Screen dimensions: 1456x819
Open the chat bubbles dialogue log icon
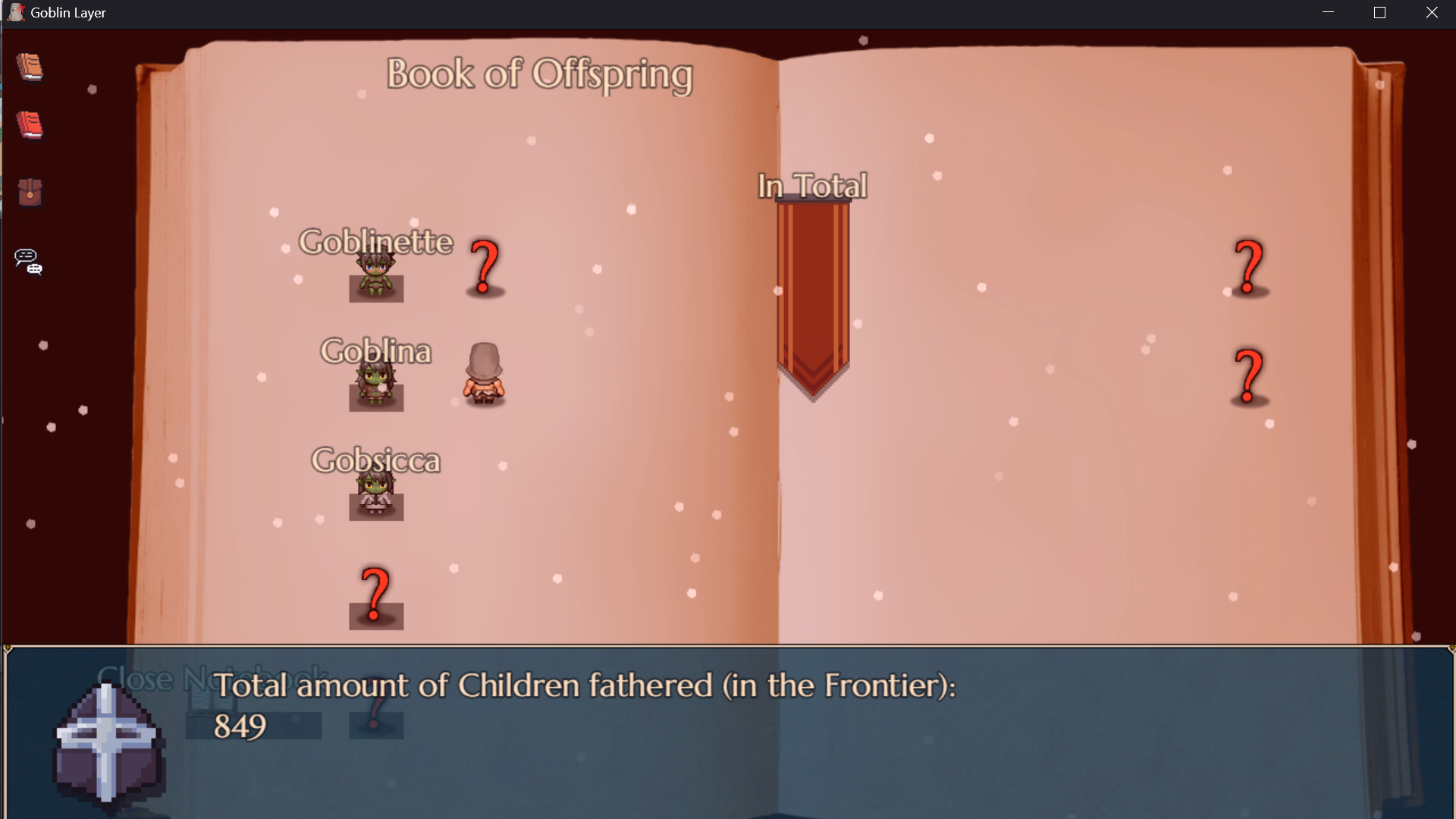point(27,261)
